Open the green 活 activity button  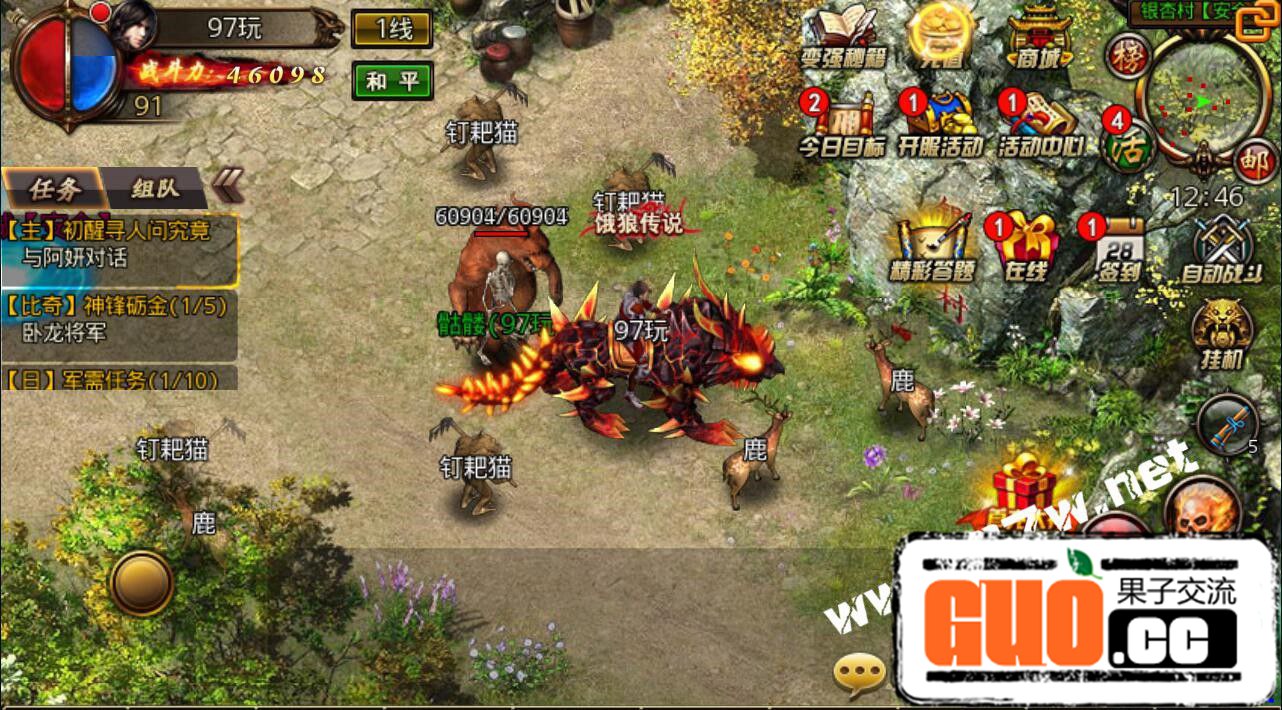[1126, 147]
